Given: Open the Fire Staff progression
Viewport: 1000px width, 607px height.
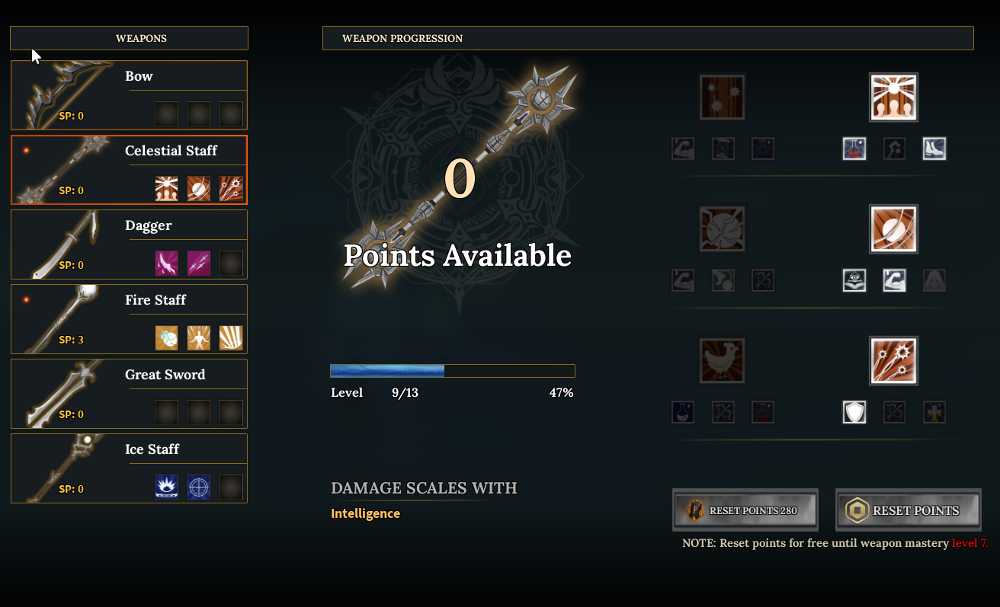Looking at the screenshot, I should tap(129, 319).
